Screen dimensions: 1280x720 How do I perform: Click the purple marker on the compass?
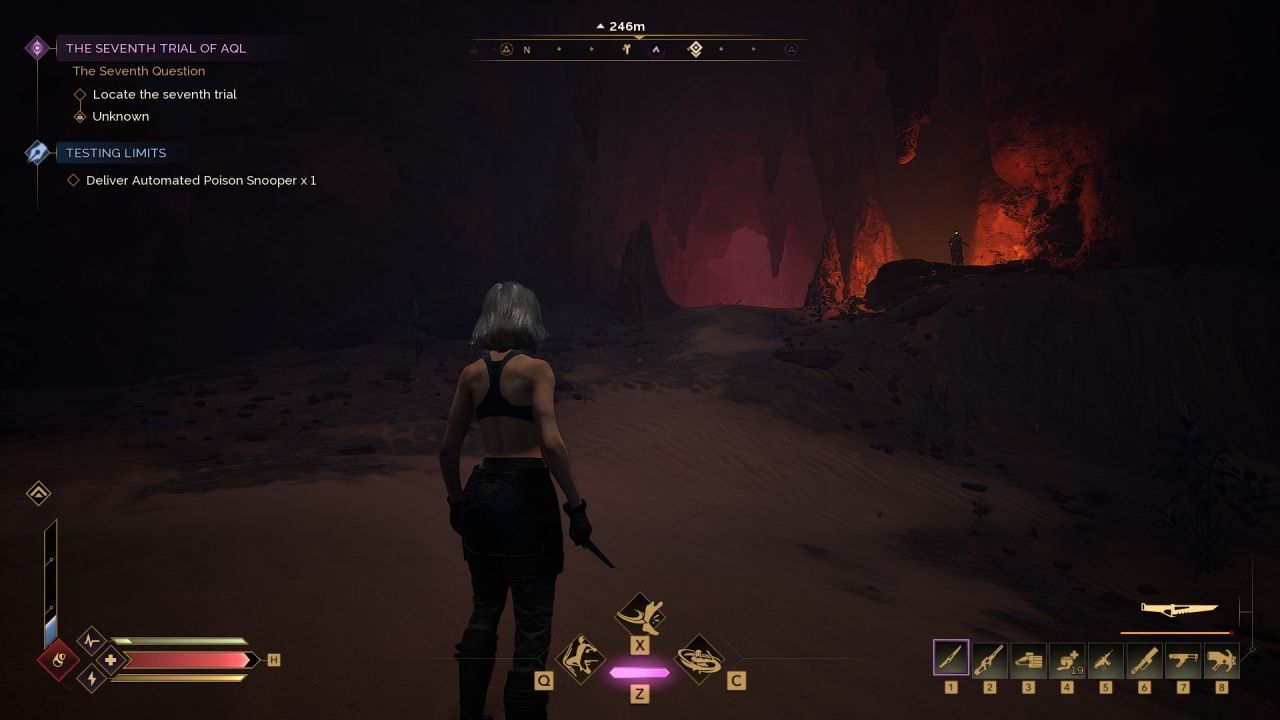pyautogui.click(x=656, y=49)
